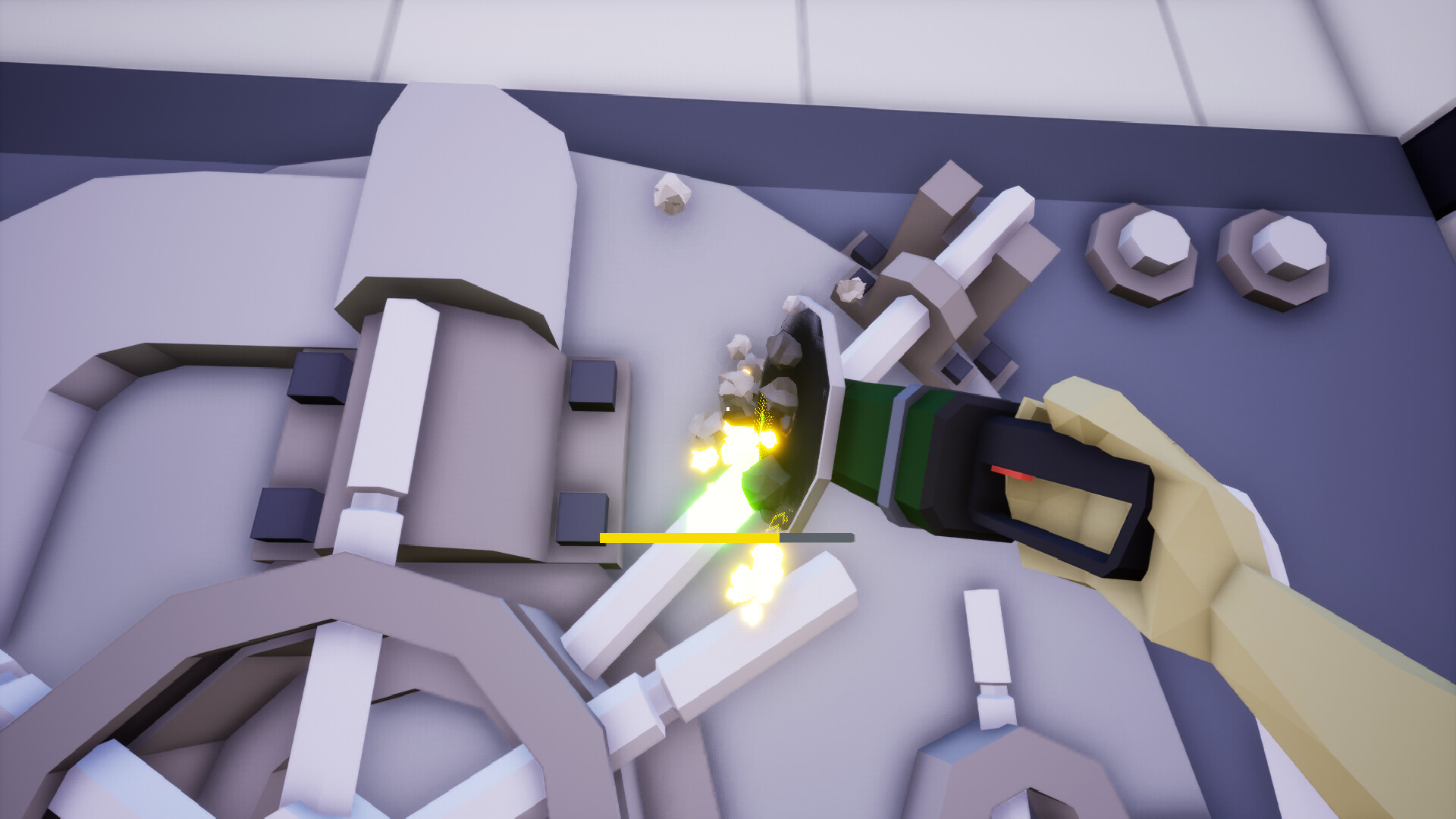Image resolution: width=1456 pixels, height=819 pixels.
Task: Select the lower-right hex bolt on the wall
Action: (x=1274, y=265)
